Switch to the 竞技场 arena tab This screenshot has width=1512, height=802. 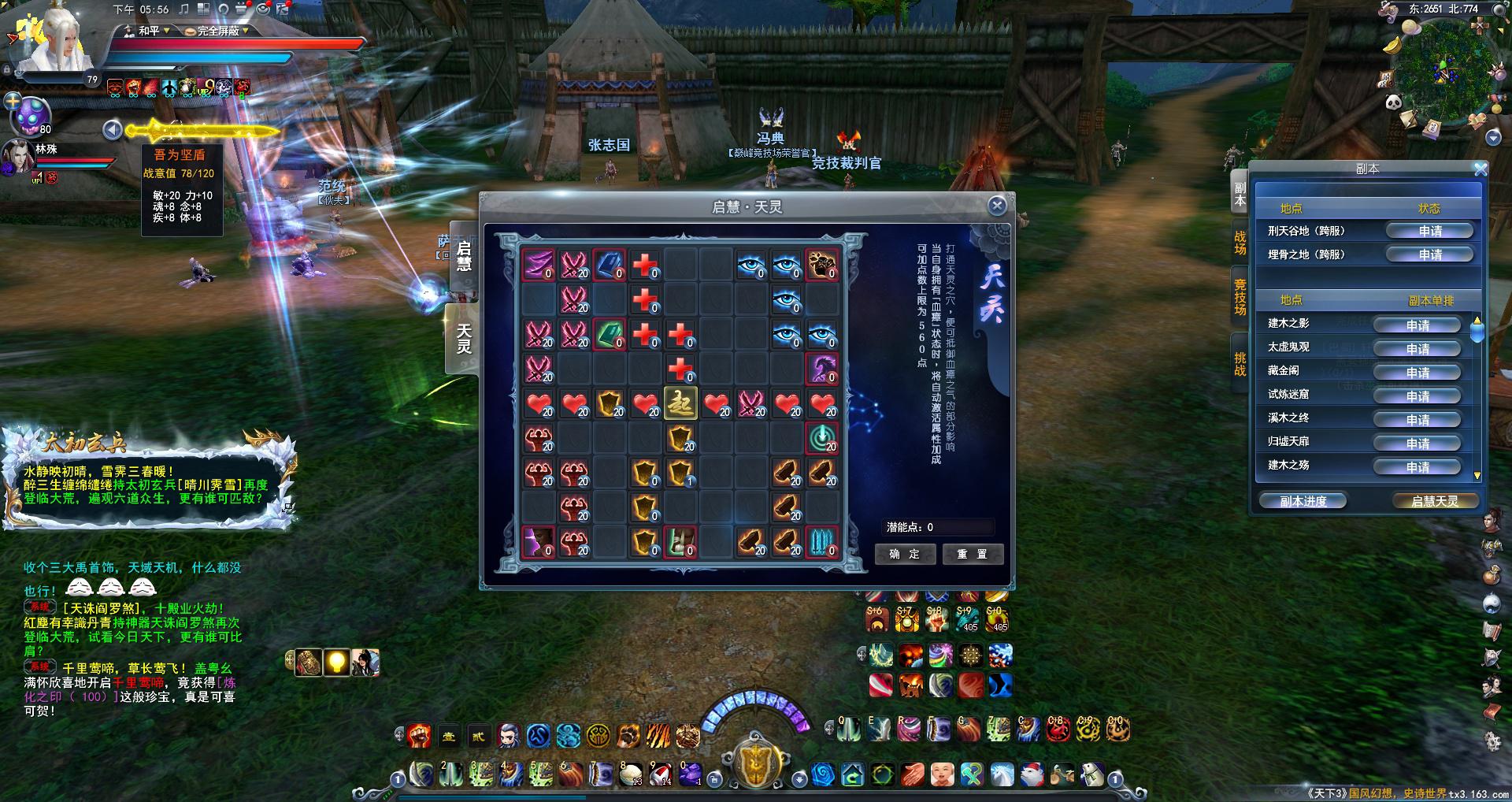1240,297
